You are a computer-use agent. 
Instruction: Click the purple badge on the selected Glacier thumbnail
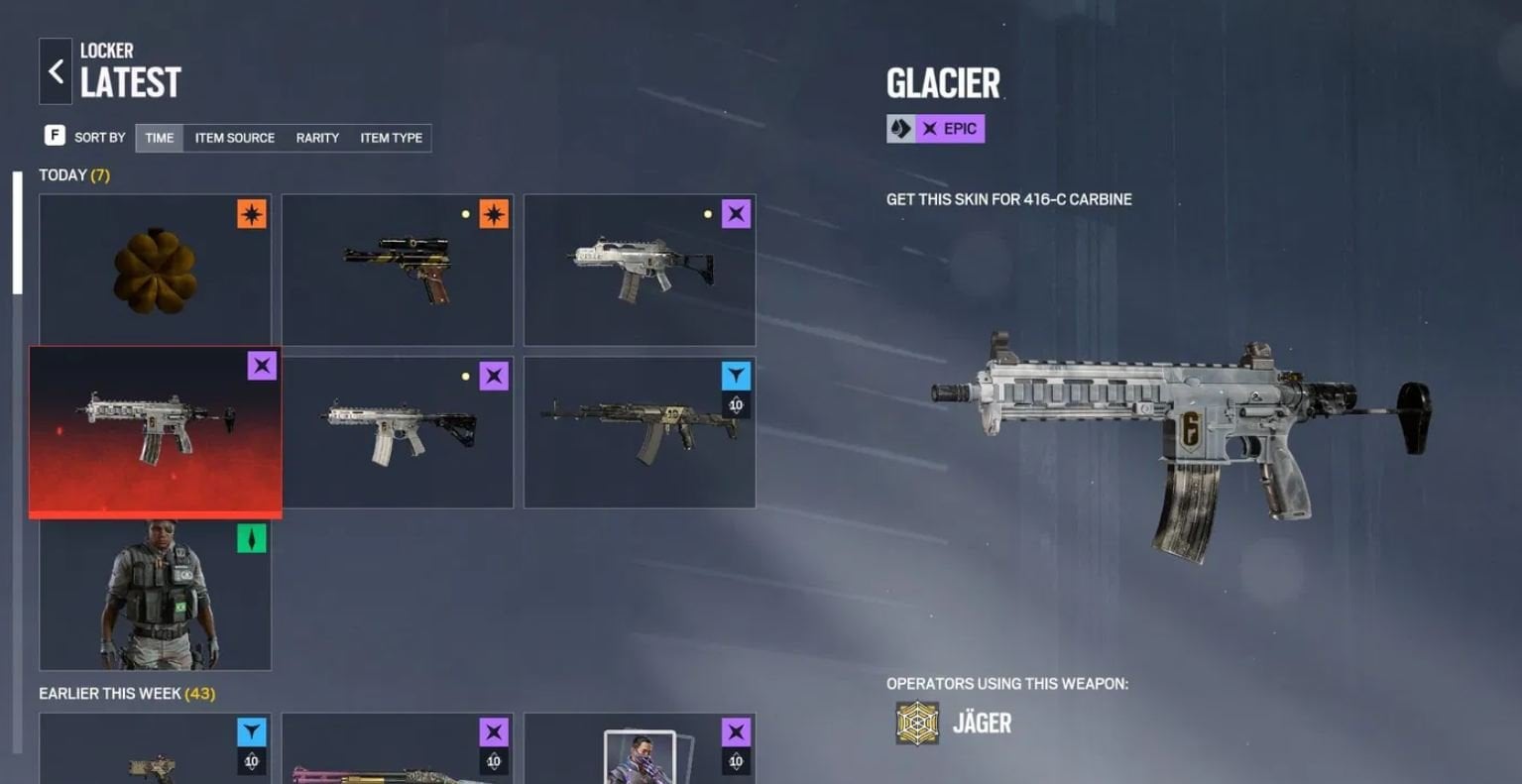(x=261, y=366)
